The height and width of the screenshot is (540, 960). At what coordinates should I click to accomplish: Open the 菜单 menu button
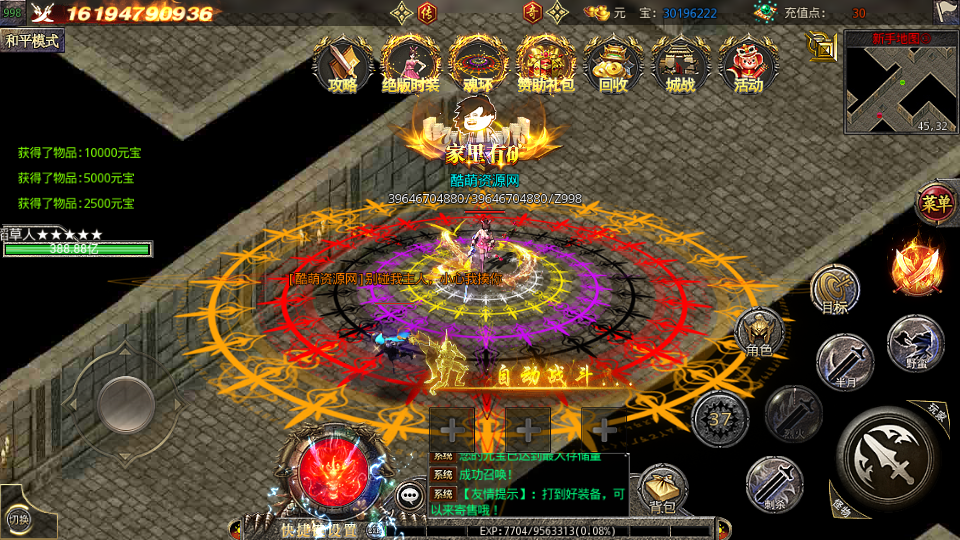point(936,204)
